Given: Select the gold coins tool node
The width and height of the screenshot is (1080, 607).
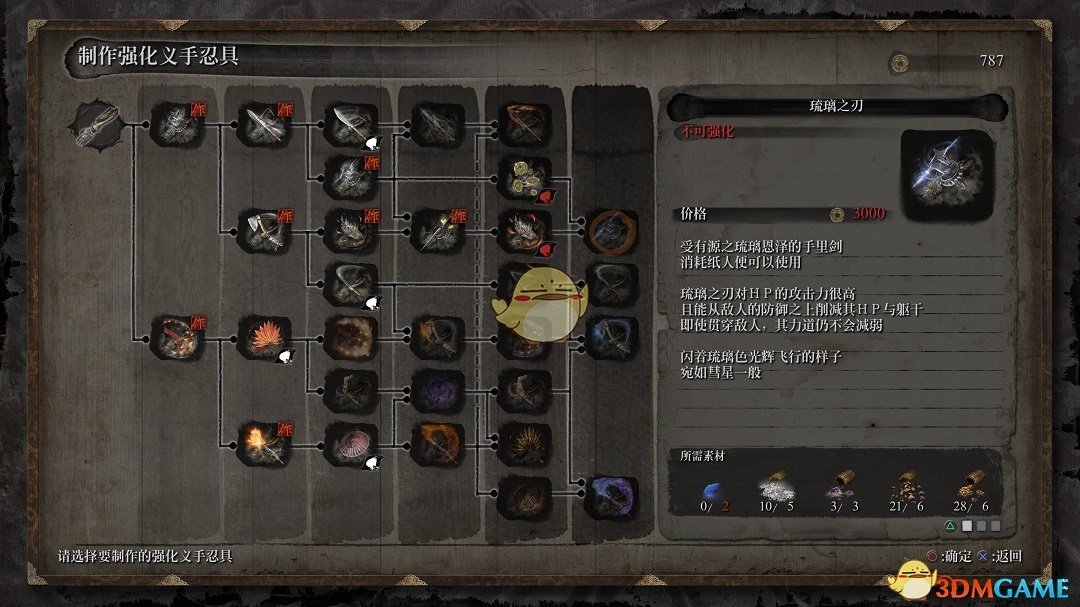Looking at the screenshot, I should pyautogui.click(x=524, y=177).
